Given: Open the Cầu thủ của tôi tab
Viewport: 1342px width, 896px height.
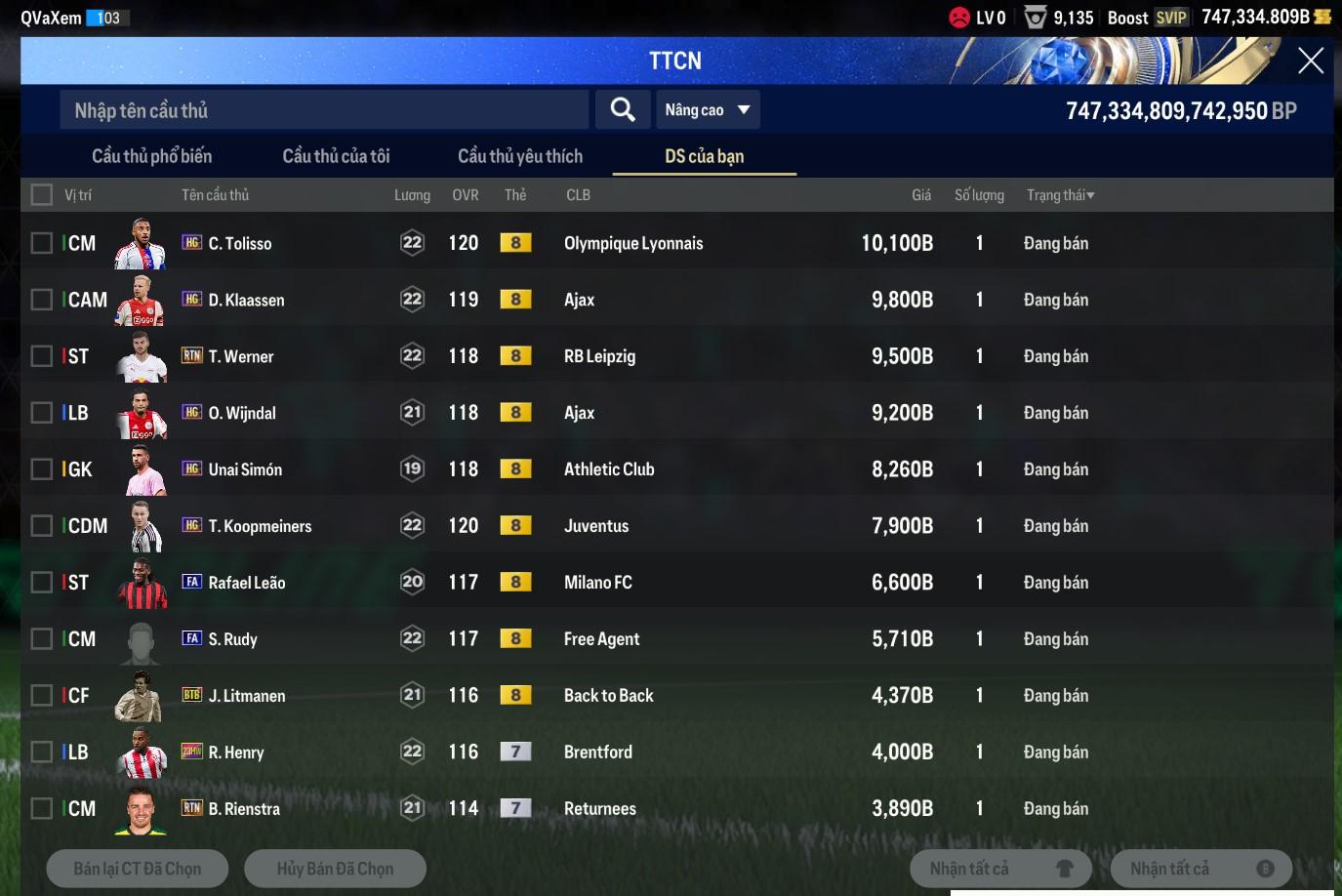Looking at the screenshot, I should point(336,156).
